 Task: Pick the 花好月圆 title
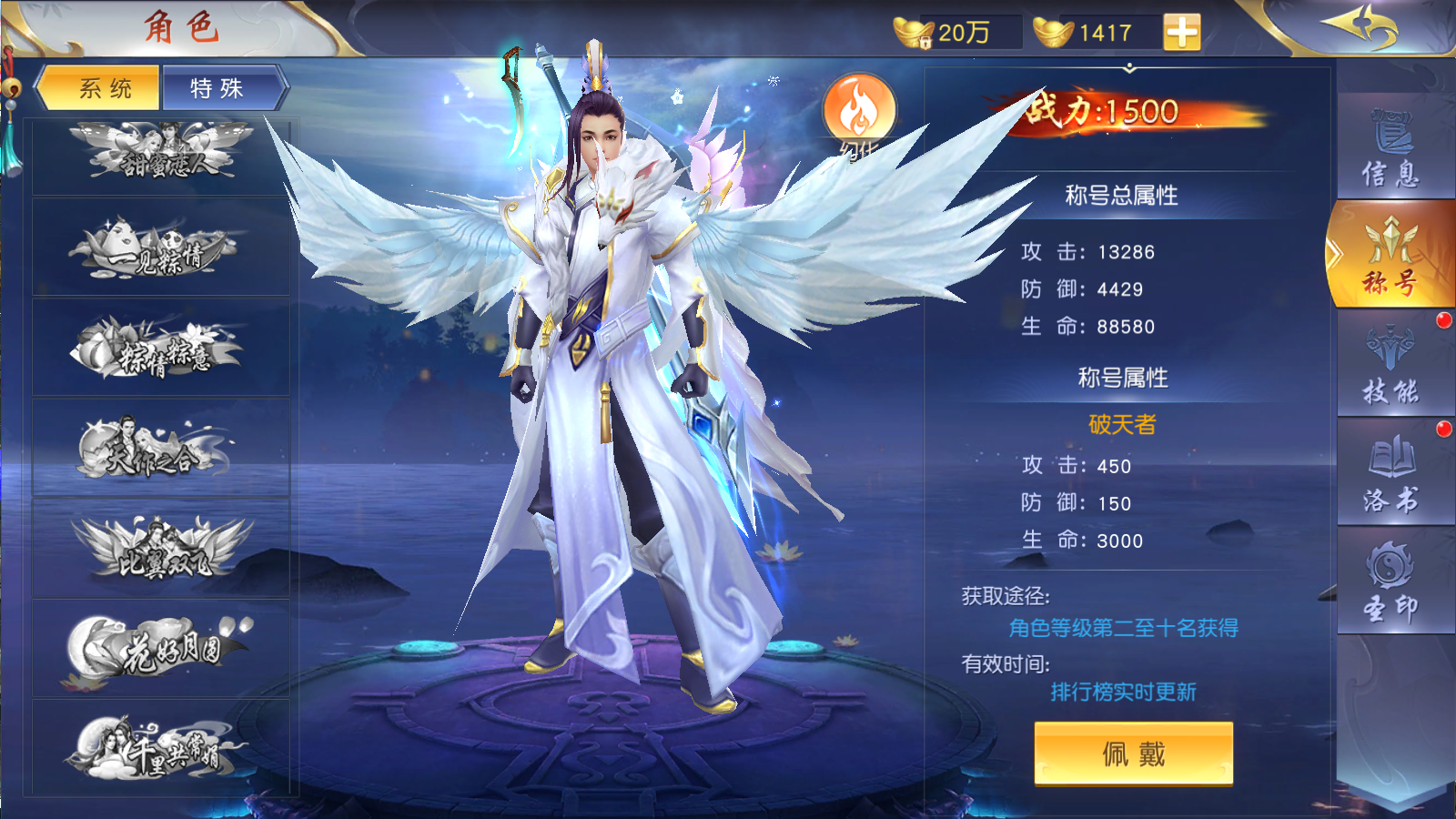click(161, 649)
